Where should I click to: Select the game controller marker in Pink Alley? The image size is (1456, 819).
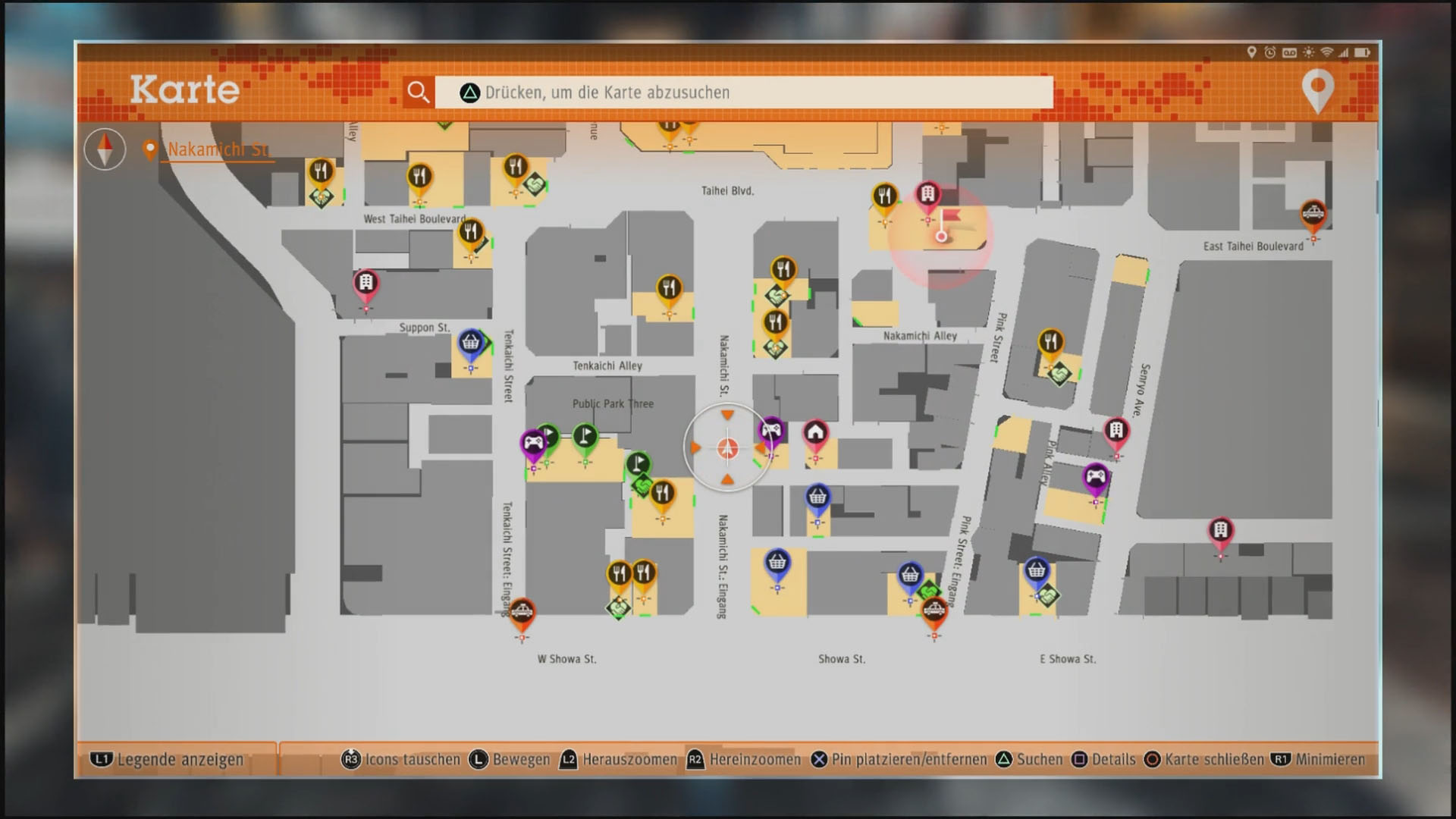[1095, 479]
